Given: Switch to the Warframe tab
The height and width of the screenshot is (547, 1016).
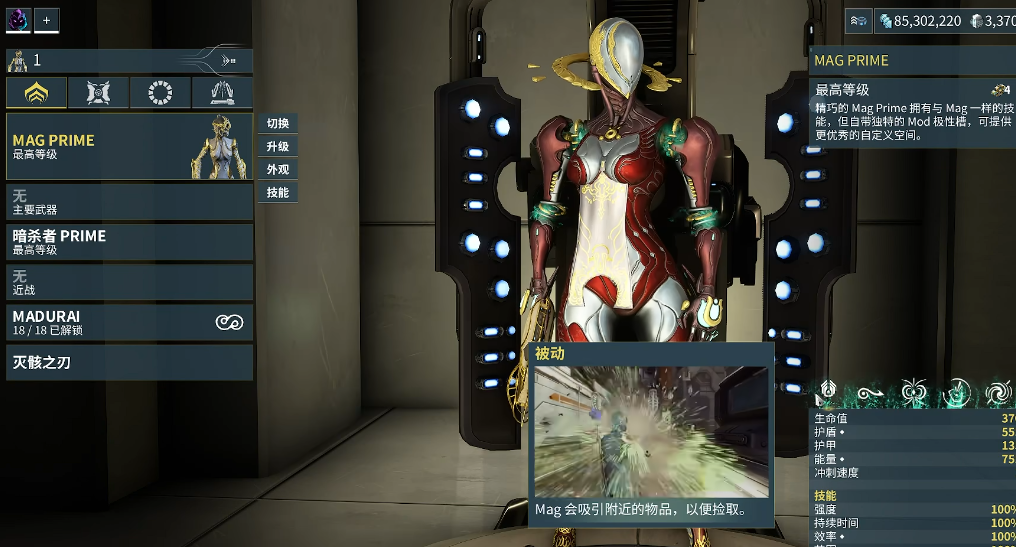Looking at the screenshot, I should [37, 93].
